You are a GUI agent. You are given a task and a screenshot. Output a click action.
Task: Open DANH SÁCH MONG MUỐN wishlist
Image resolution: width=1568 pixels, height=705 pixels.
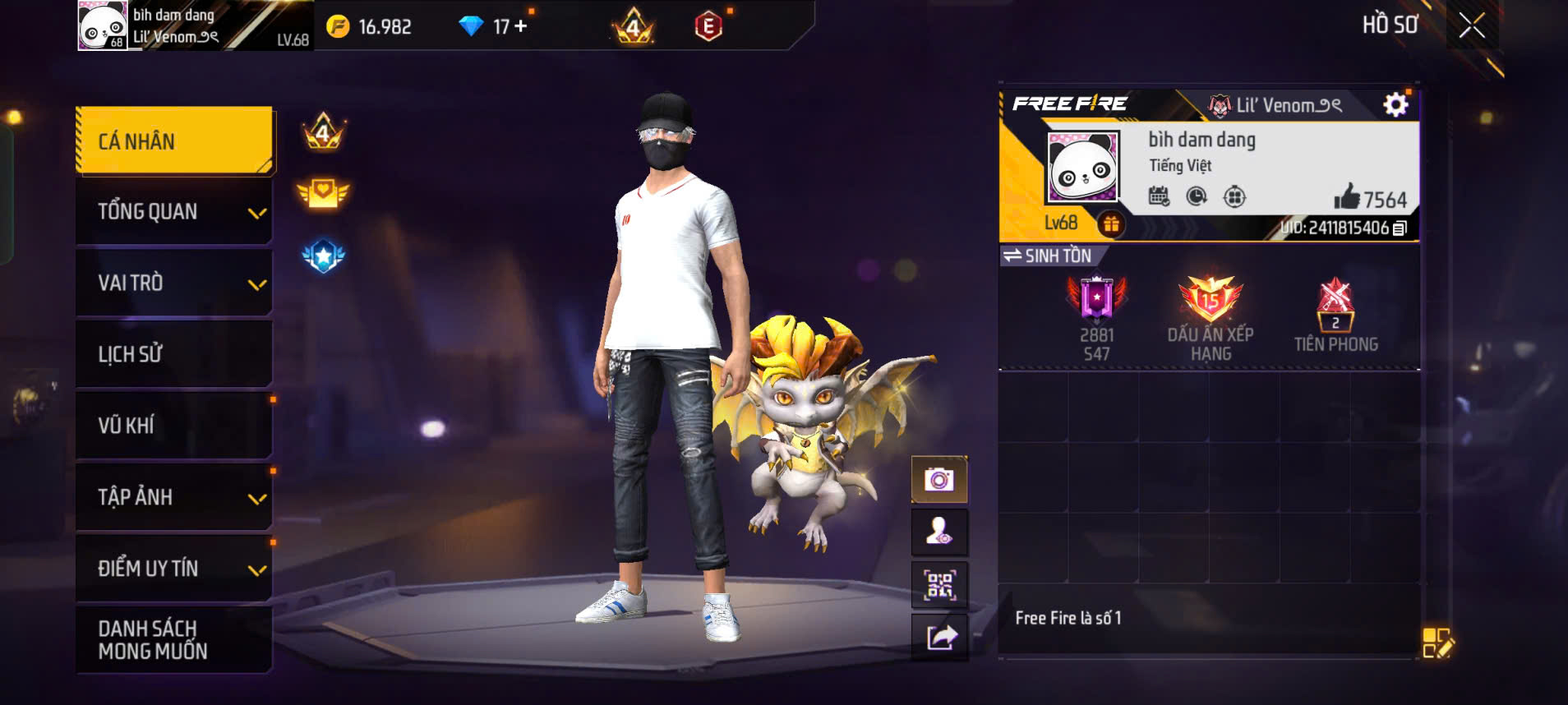[174, 640]
